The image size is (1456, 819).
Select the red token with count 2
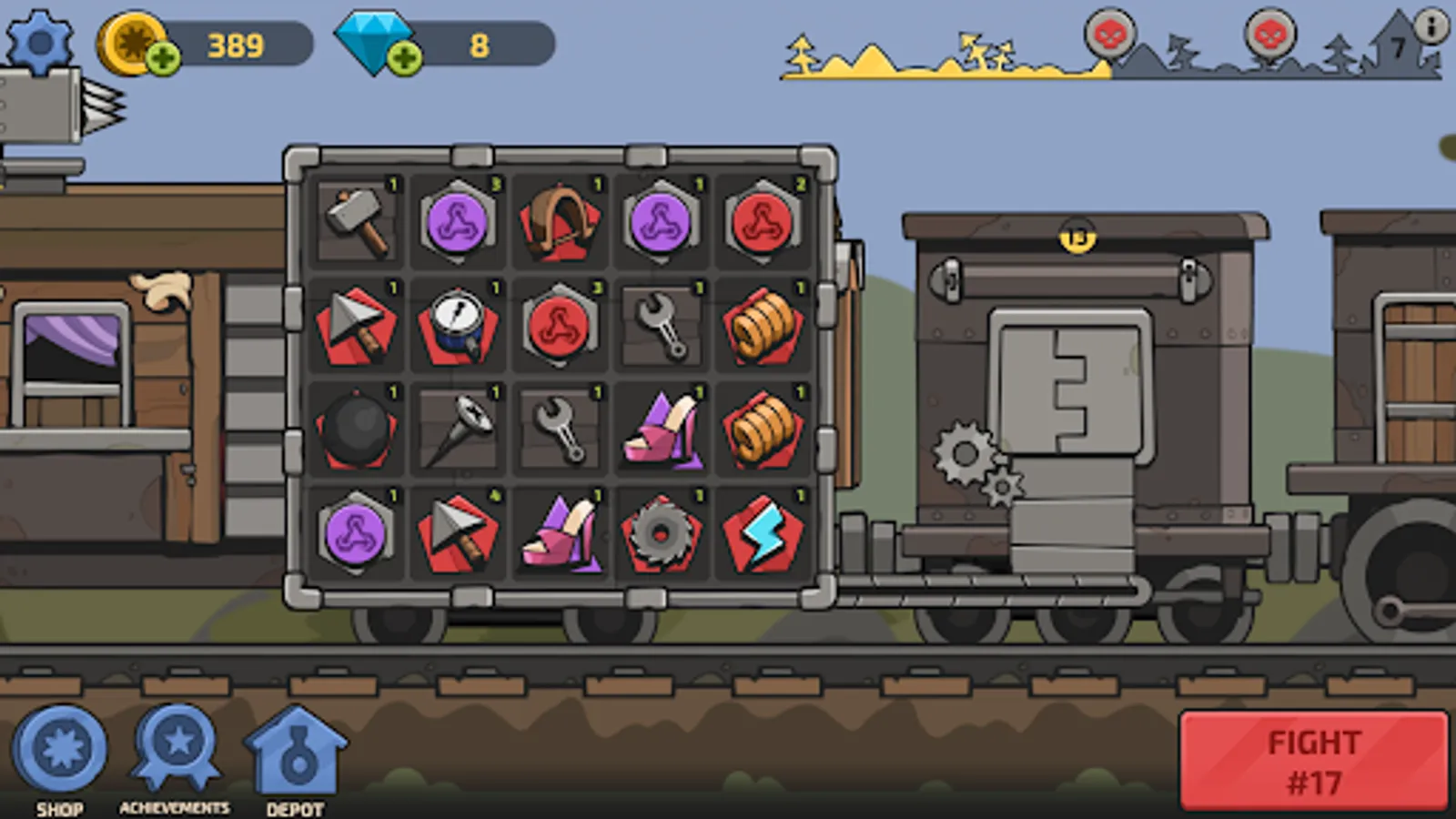[762, 218]
